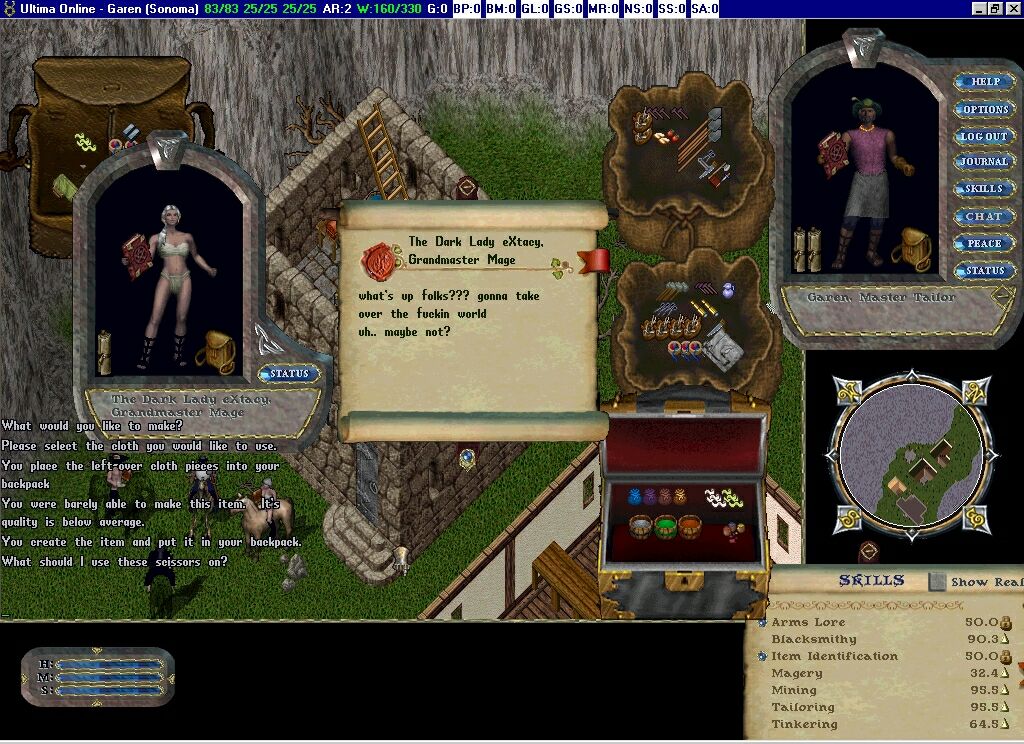The height and width of the screenshot is (744, 1024).
Task: Open the Chat window
Action: pyautogui.click(x=984, y=216)
